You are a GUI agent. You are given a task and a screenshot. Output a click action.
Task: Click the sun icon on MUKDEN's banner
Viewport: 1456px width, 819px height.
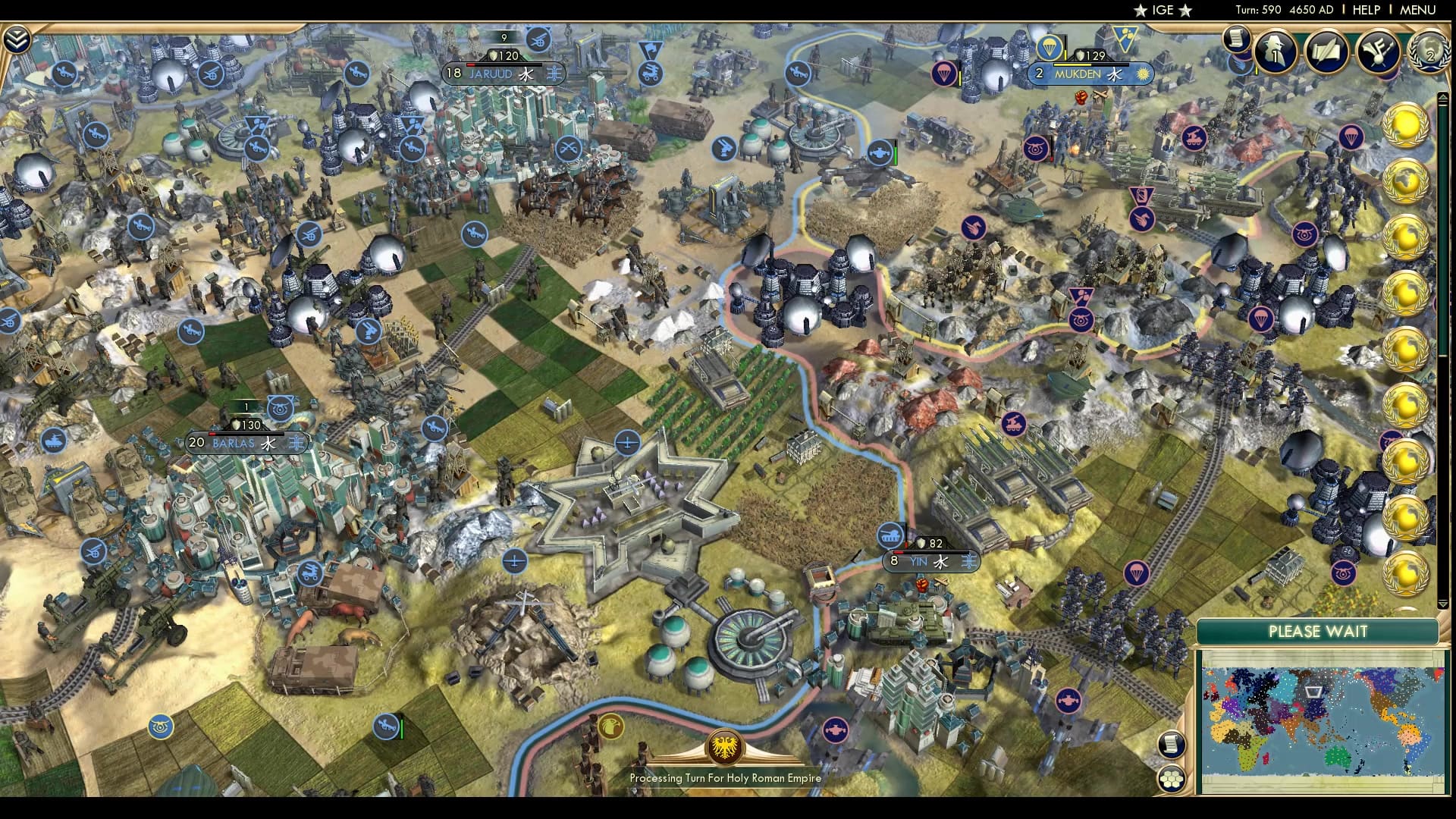point(1143,74)
